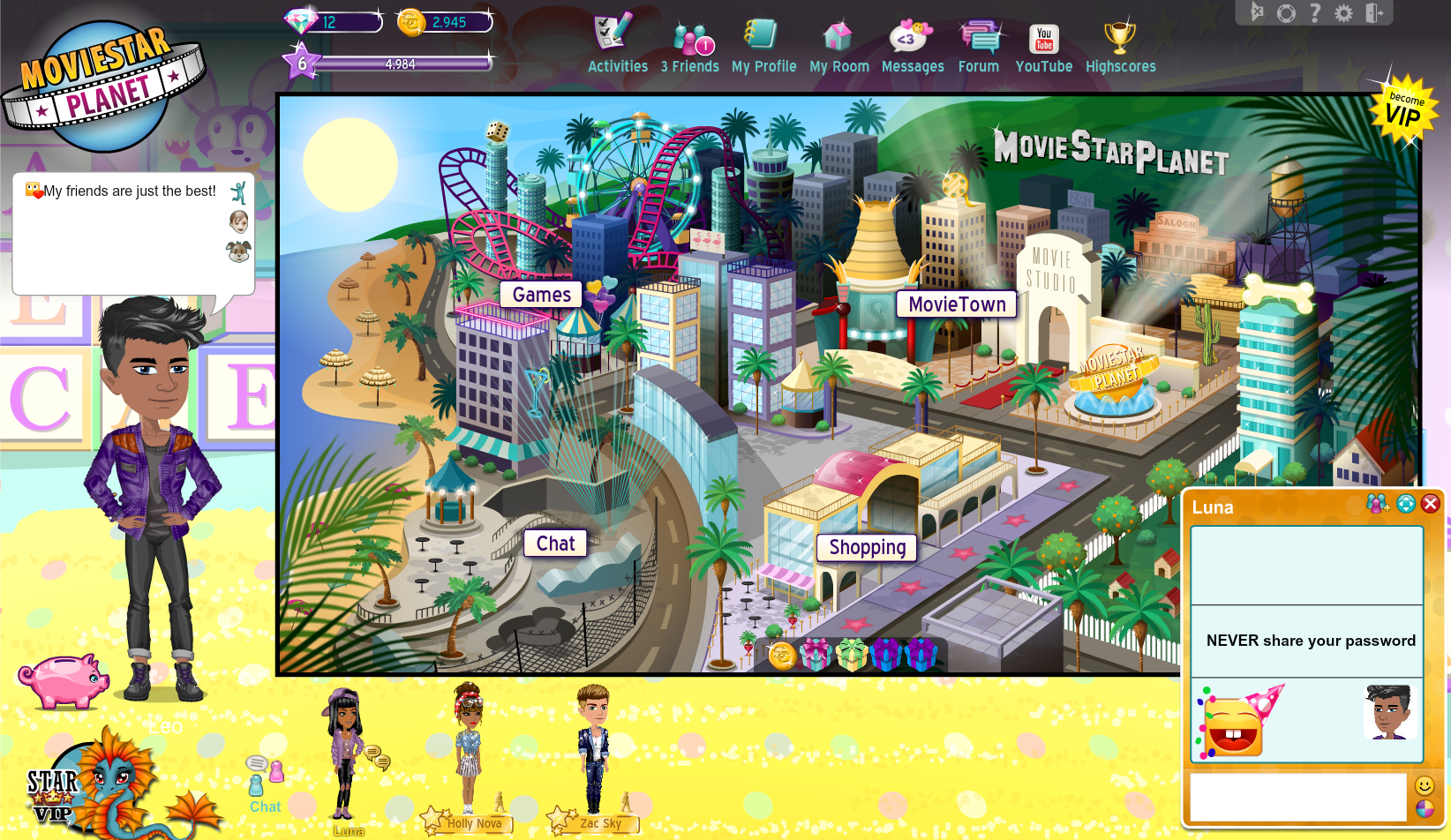The width and height of the screenshot is (1451, 840).
Task: Visit My Room
Action: pos(838,46)
